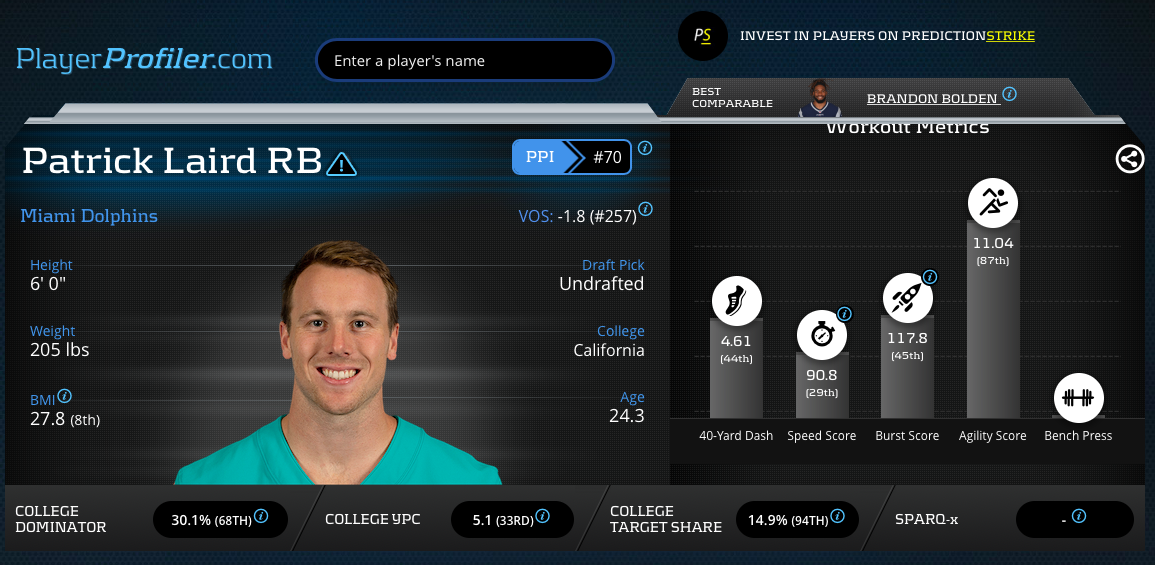
Task: Click Brandon Bolden's headshot thumbnail
Action: point(820,98)
